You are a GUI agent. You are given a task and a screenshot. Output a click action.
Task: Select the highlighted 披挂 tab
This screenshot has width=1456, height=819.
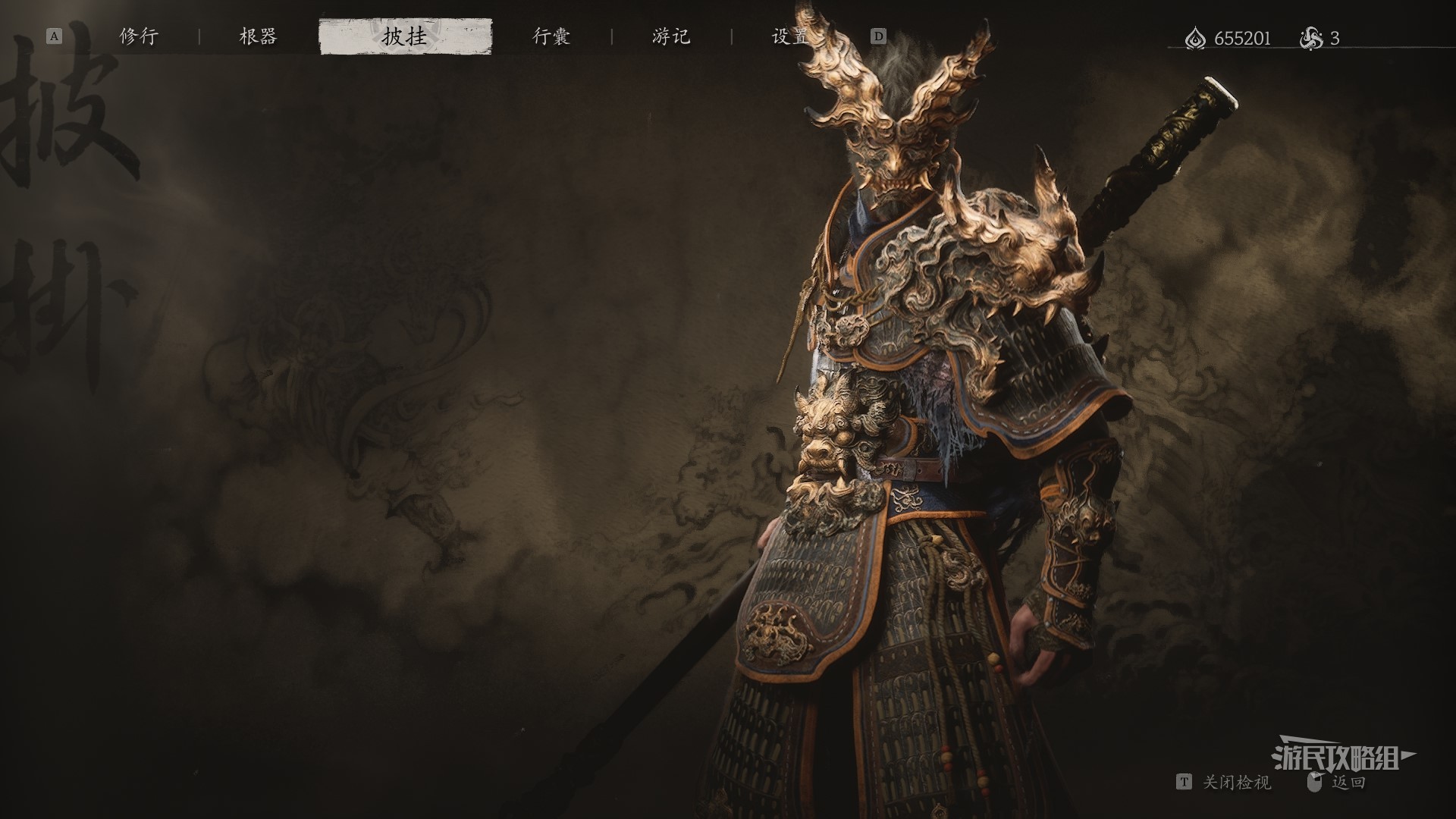[405, 36]
